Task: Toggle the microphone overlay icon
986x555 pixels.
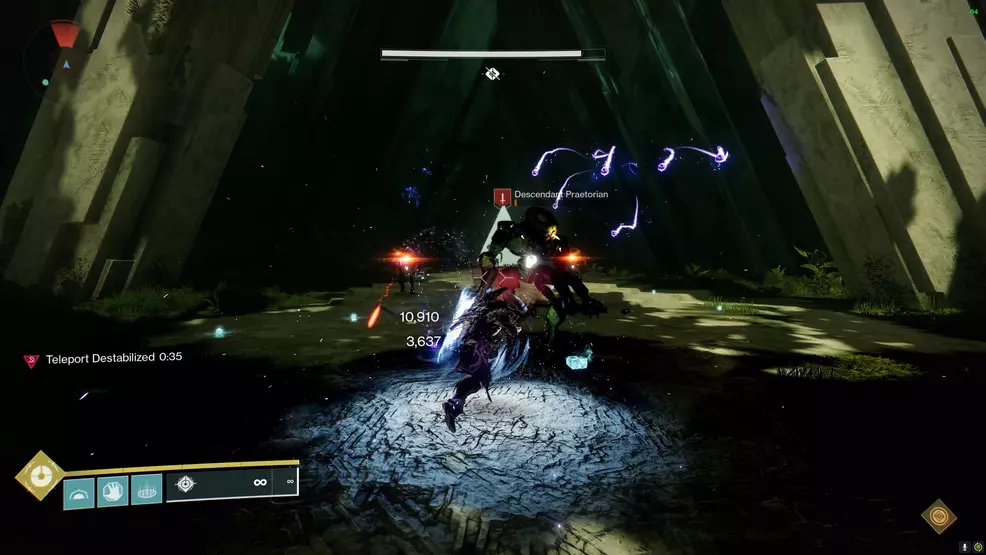Action: click(x=965, y=547)
